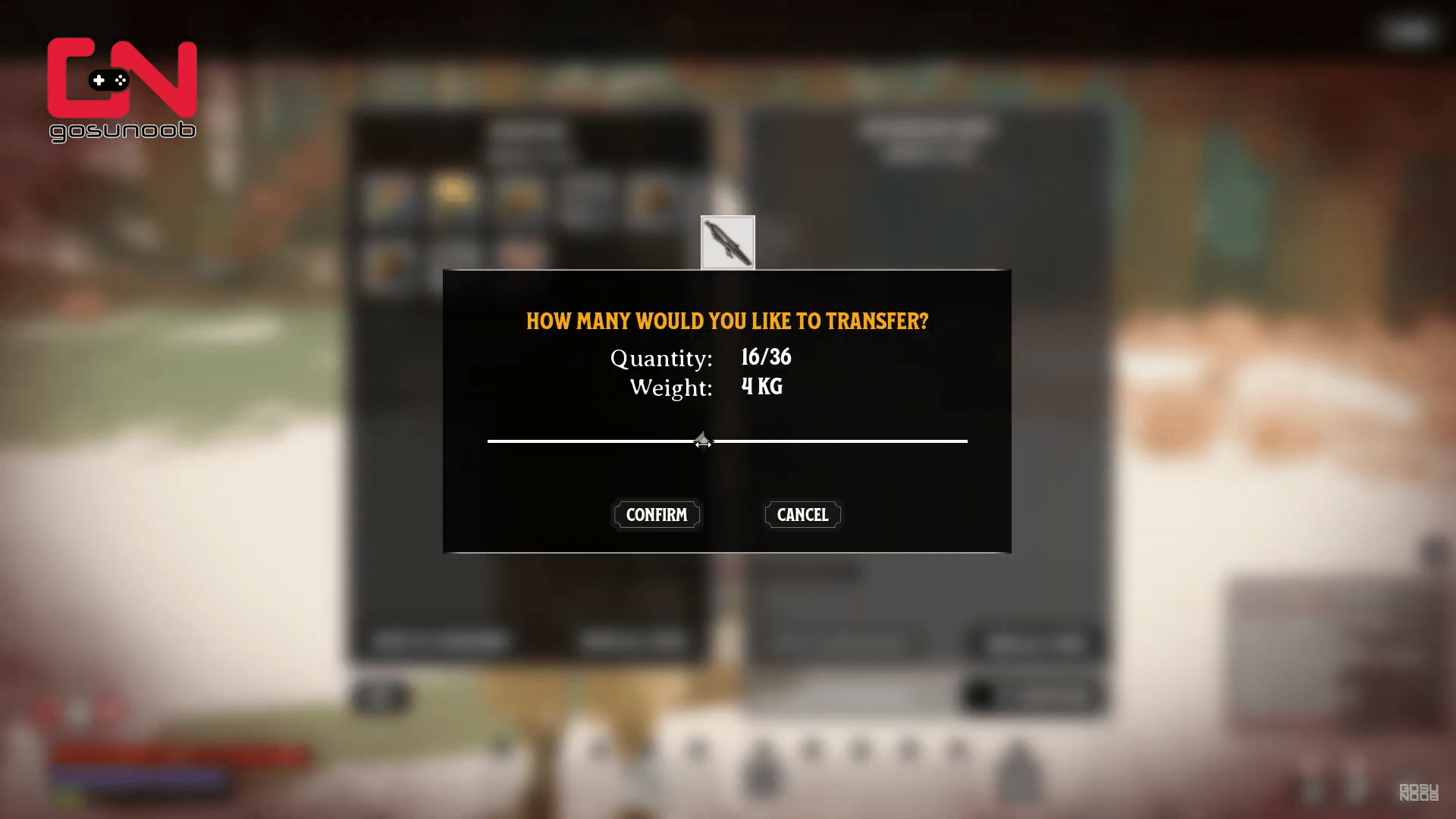Click the dialog title asking how many to transfer
The image size is (1456, 819).
tap(726, 321)
